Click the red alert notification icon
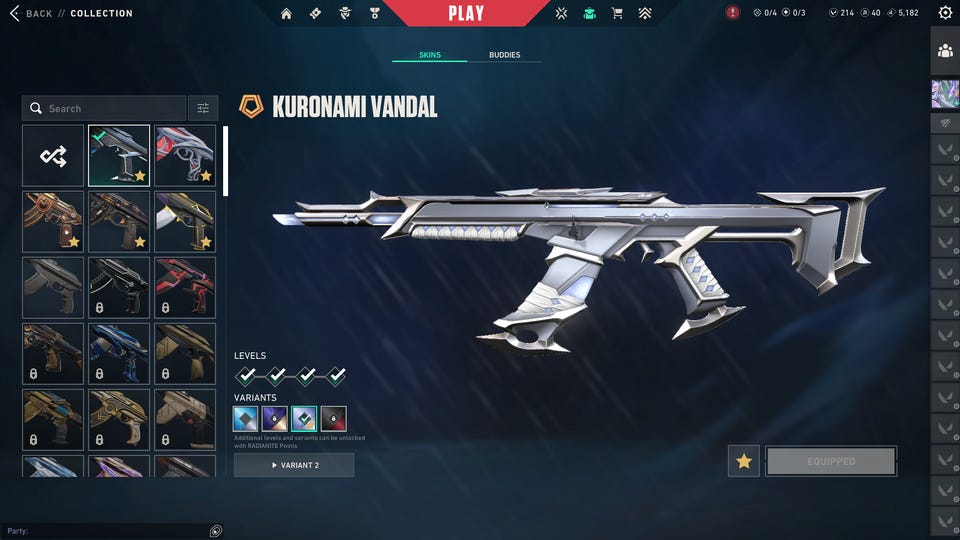Screen dimensions: 960x540 [x=734, y=13]
